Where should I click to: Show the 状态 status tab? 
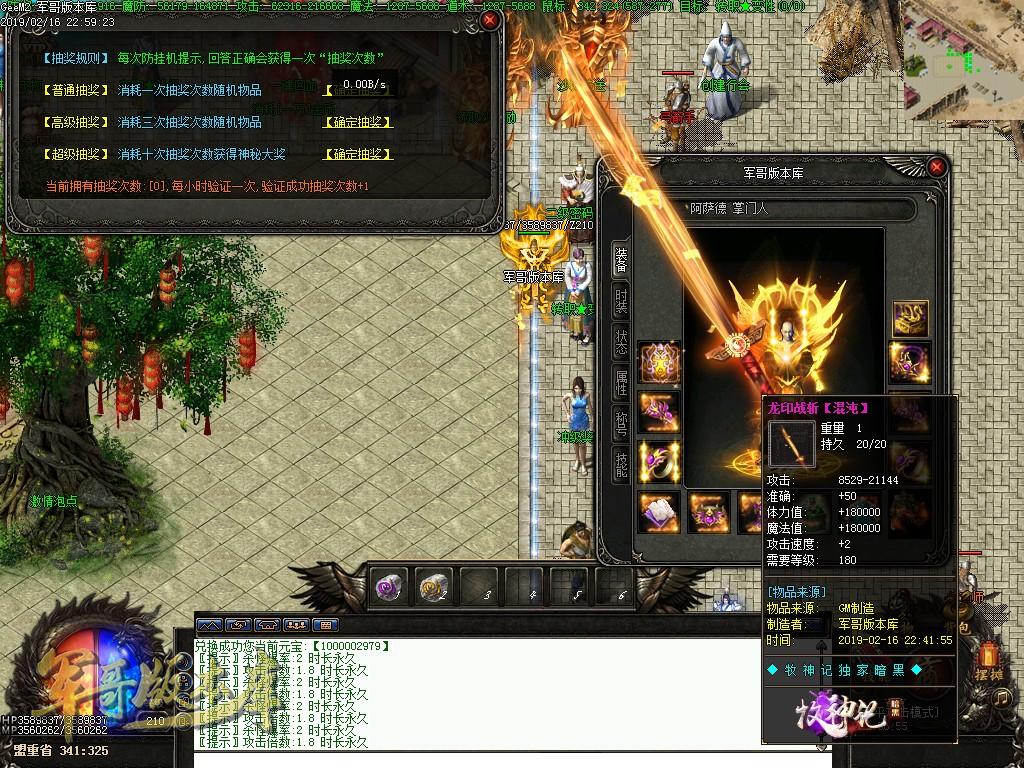(621, 341)
